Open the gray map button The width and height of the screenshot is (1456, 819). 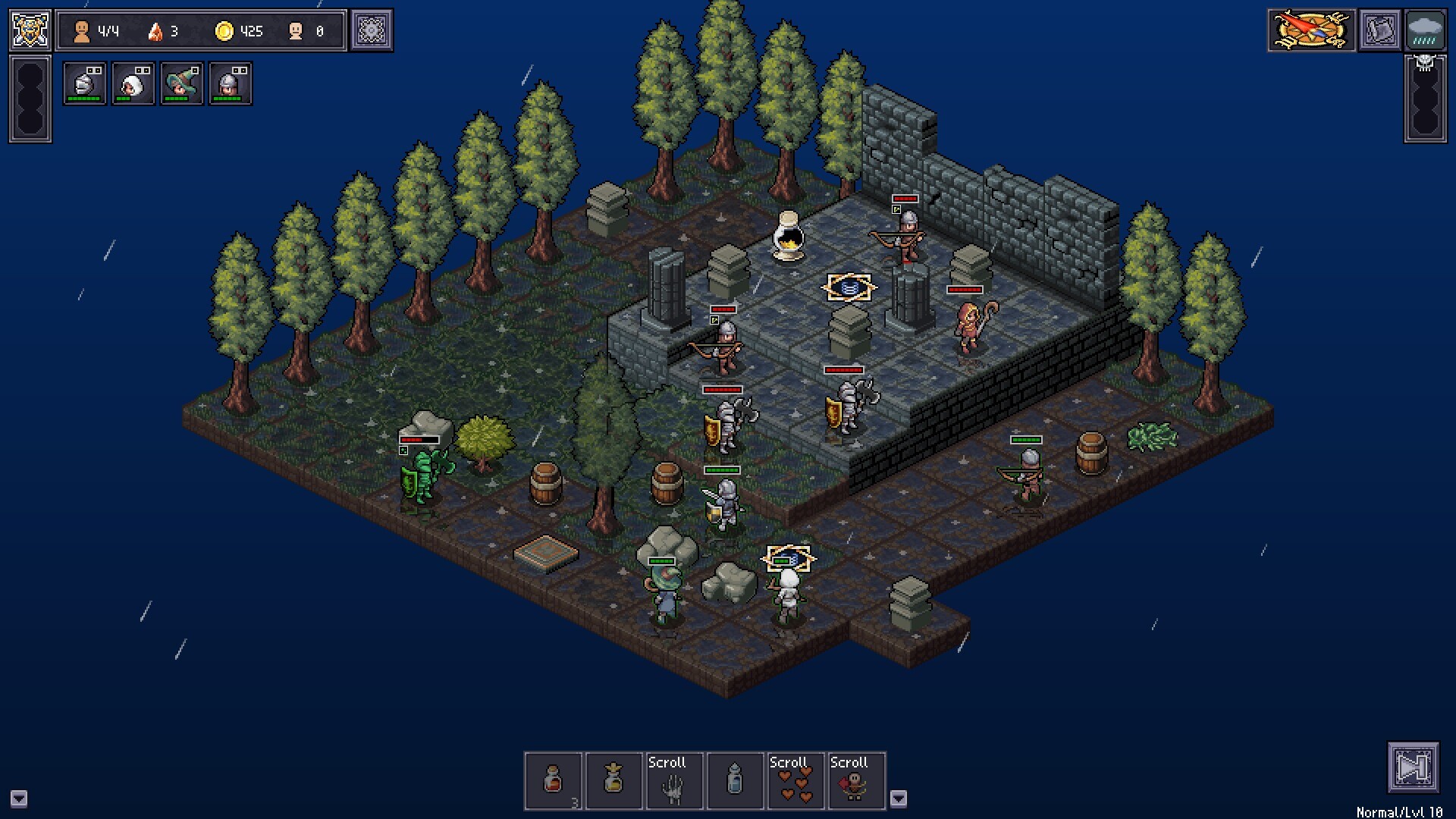[x=1379, y=30]
